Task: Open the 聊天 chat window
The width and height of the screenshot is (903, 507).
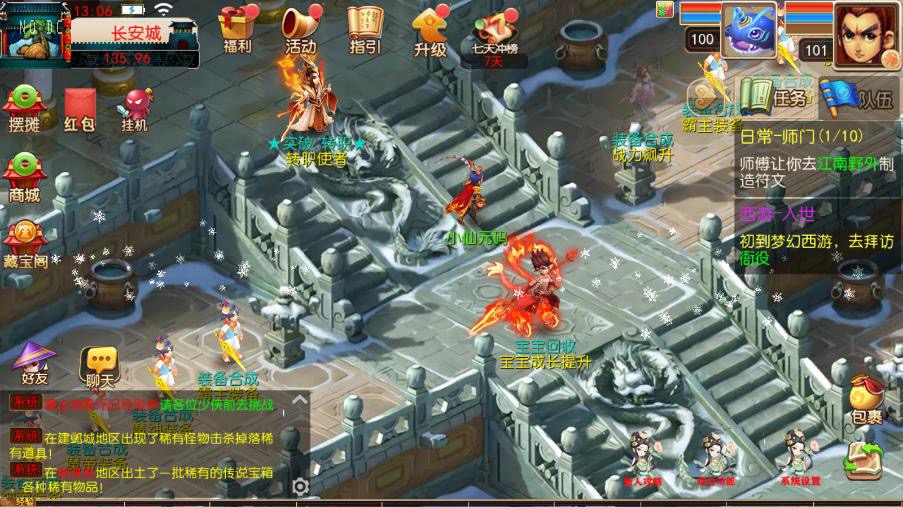Action: (100, 365)
